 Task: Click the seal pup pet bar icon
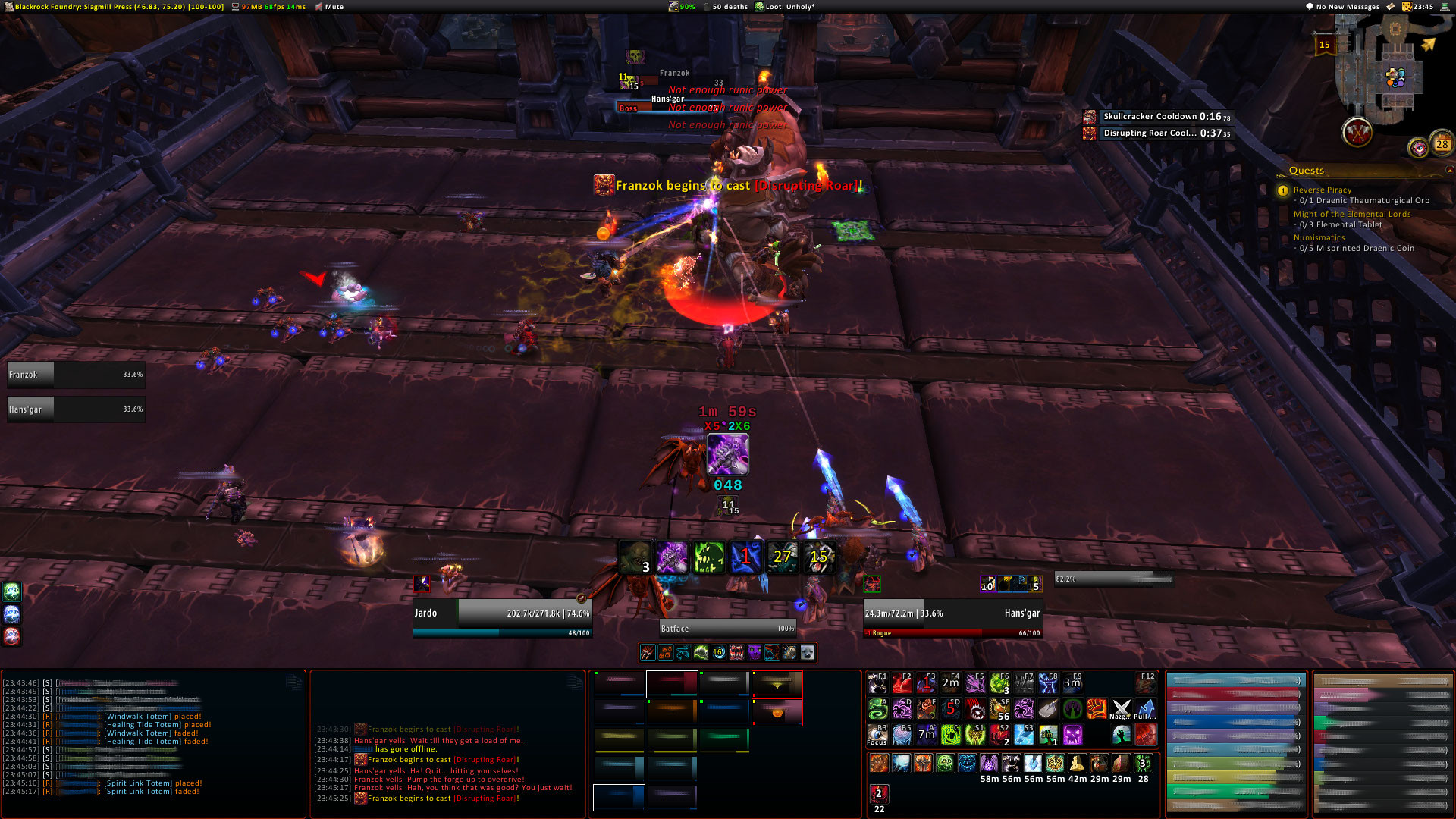coord(807,652)
